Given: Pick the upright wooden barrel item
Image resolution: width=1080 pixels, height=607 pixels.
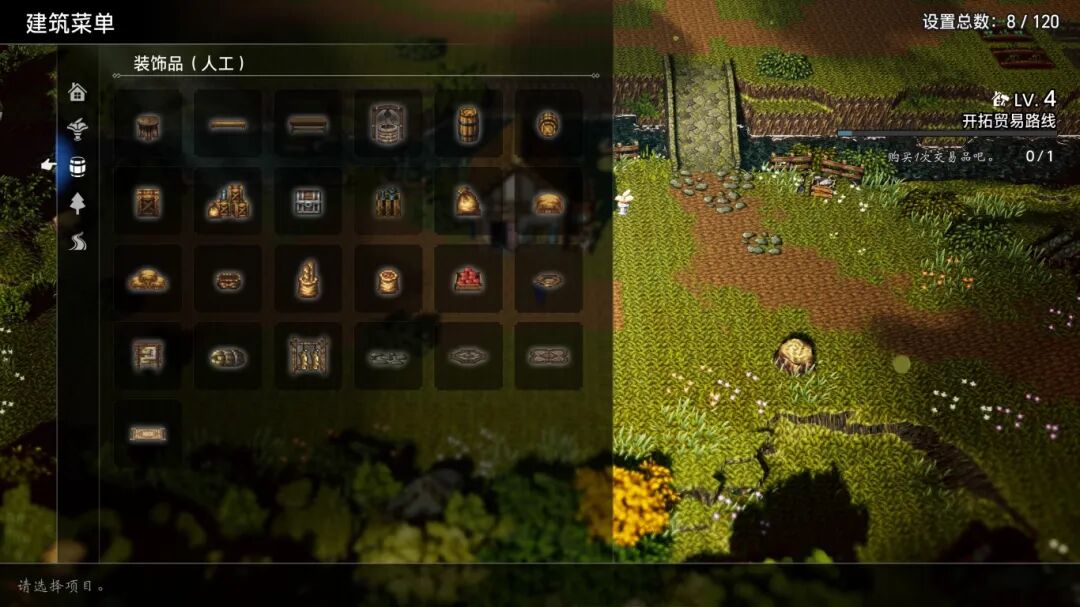Looking at the screenshot, I should click(468, 124).
